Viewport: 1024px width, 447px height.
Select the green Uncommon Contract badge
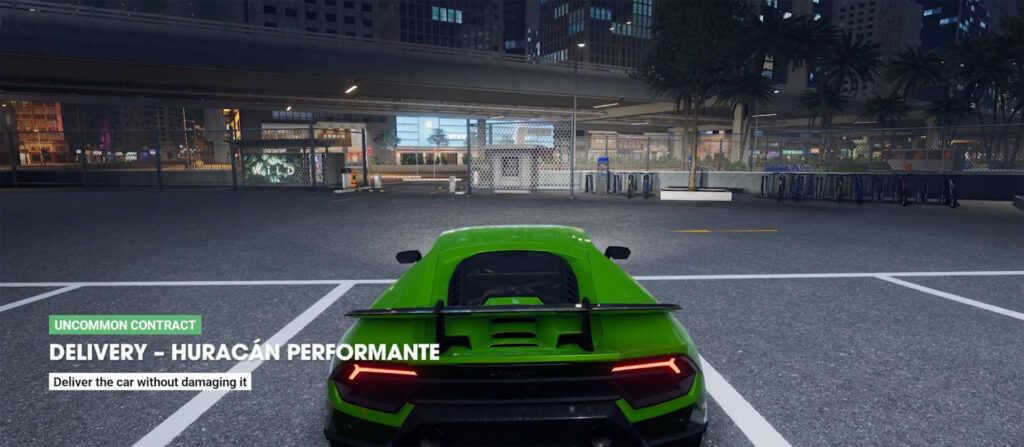pos(125,325)
